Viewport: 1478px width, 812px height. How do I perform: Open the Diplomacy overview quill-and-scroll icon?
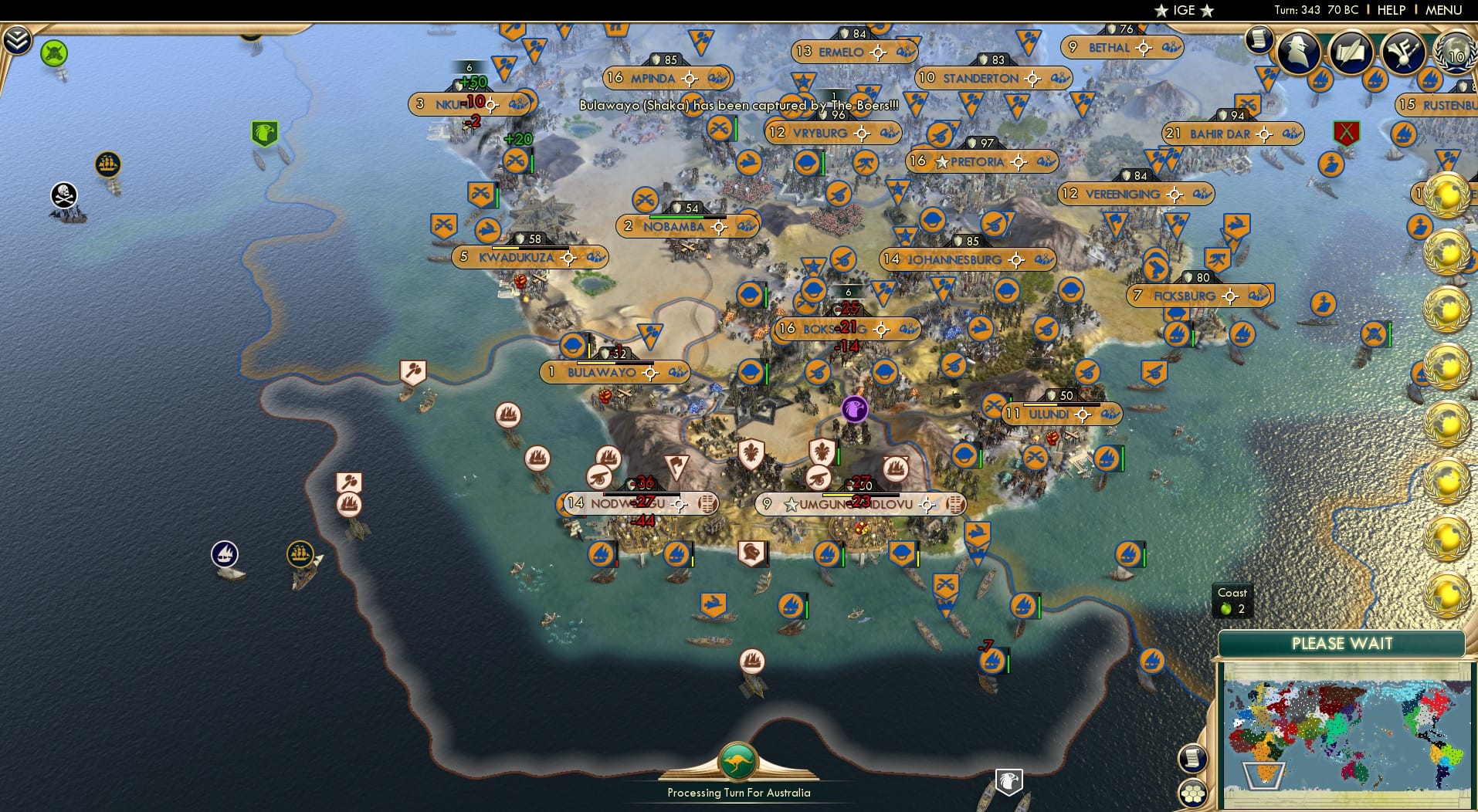click(1351, 52)
